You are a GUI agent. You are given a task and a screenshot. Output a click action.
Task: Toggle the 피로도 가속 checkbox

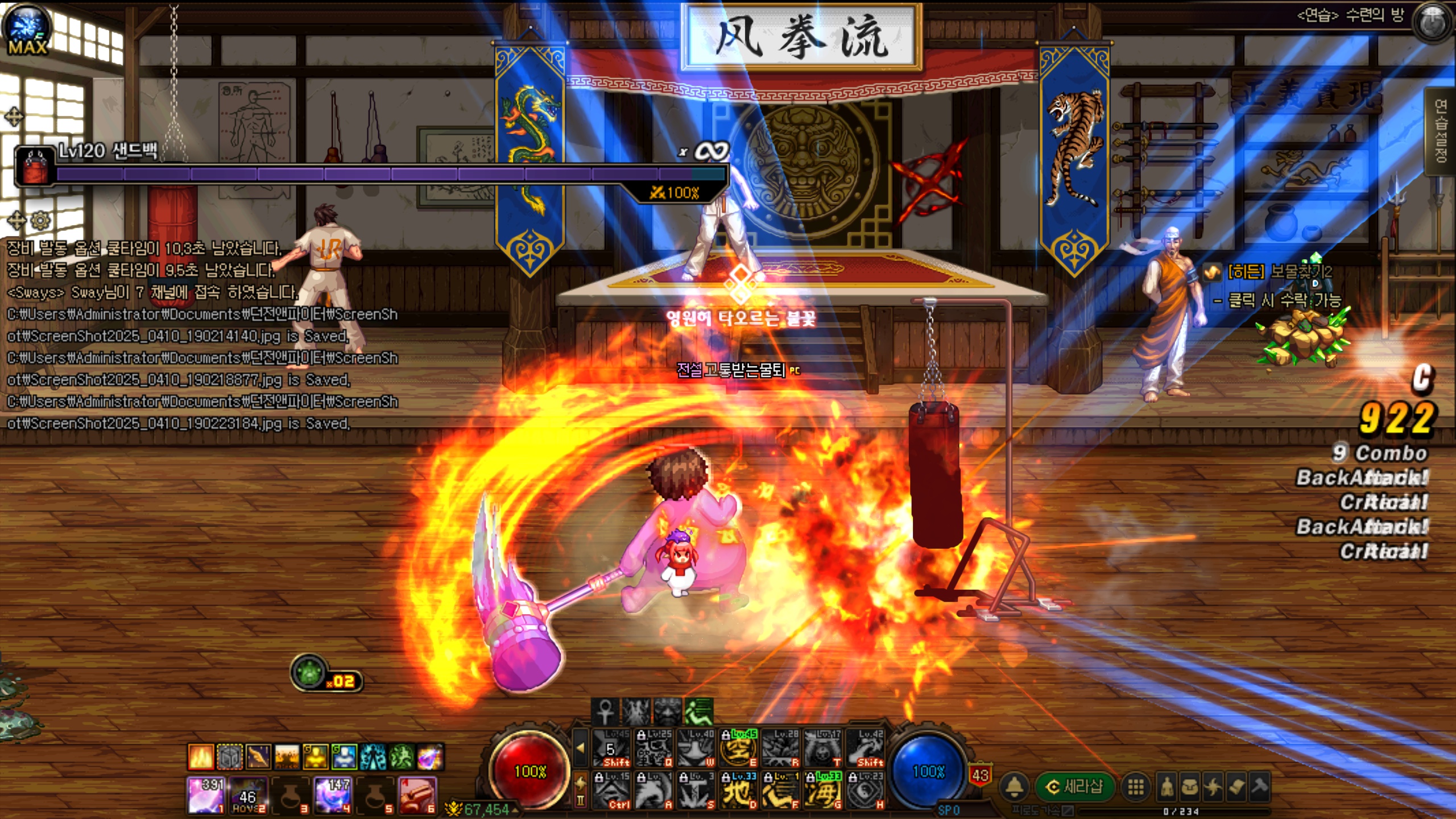tap(1068, 811)
